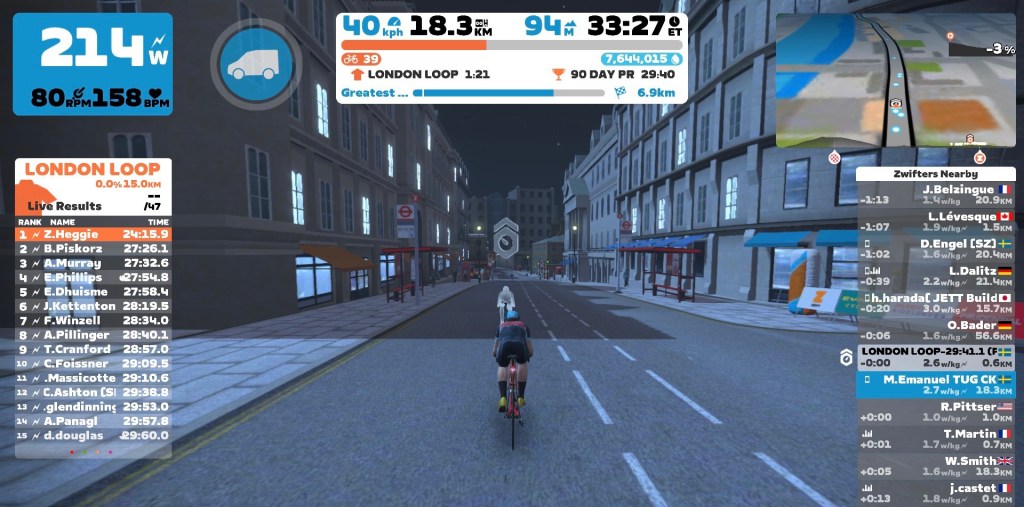Viewport: 1024px width, 507px height.
Task: Select the highlighted M.Emanuel TUG CK row
Action: pyautogui.click(x=935, y=385)
